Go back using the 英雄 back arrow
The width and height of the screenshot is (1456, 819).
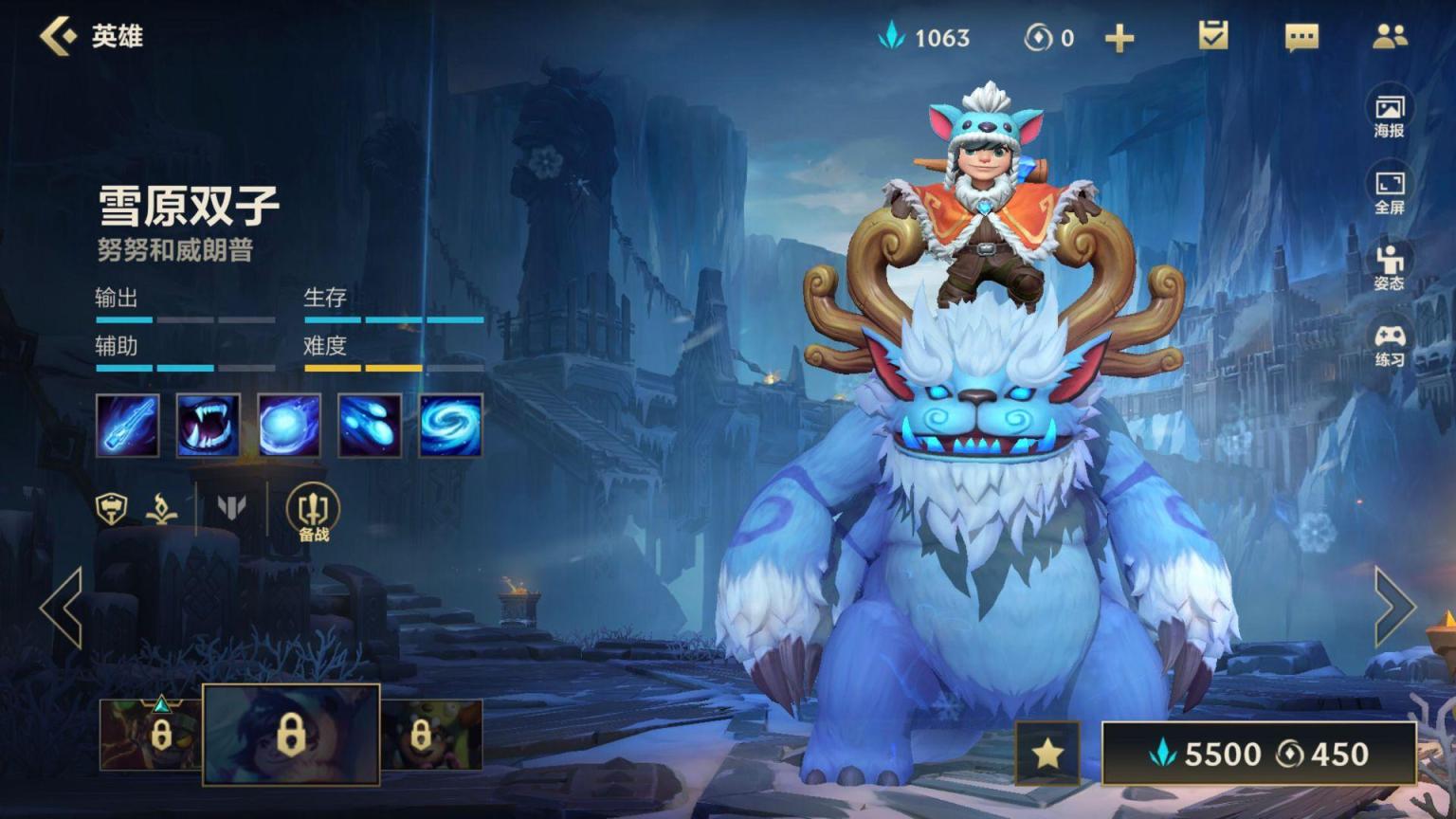click(59, 36)
